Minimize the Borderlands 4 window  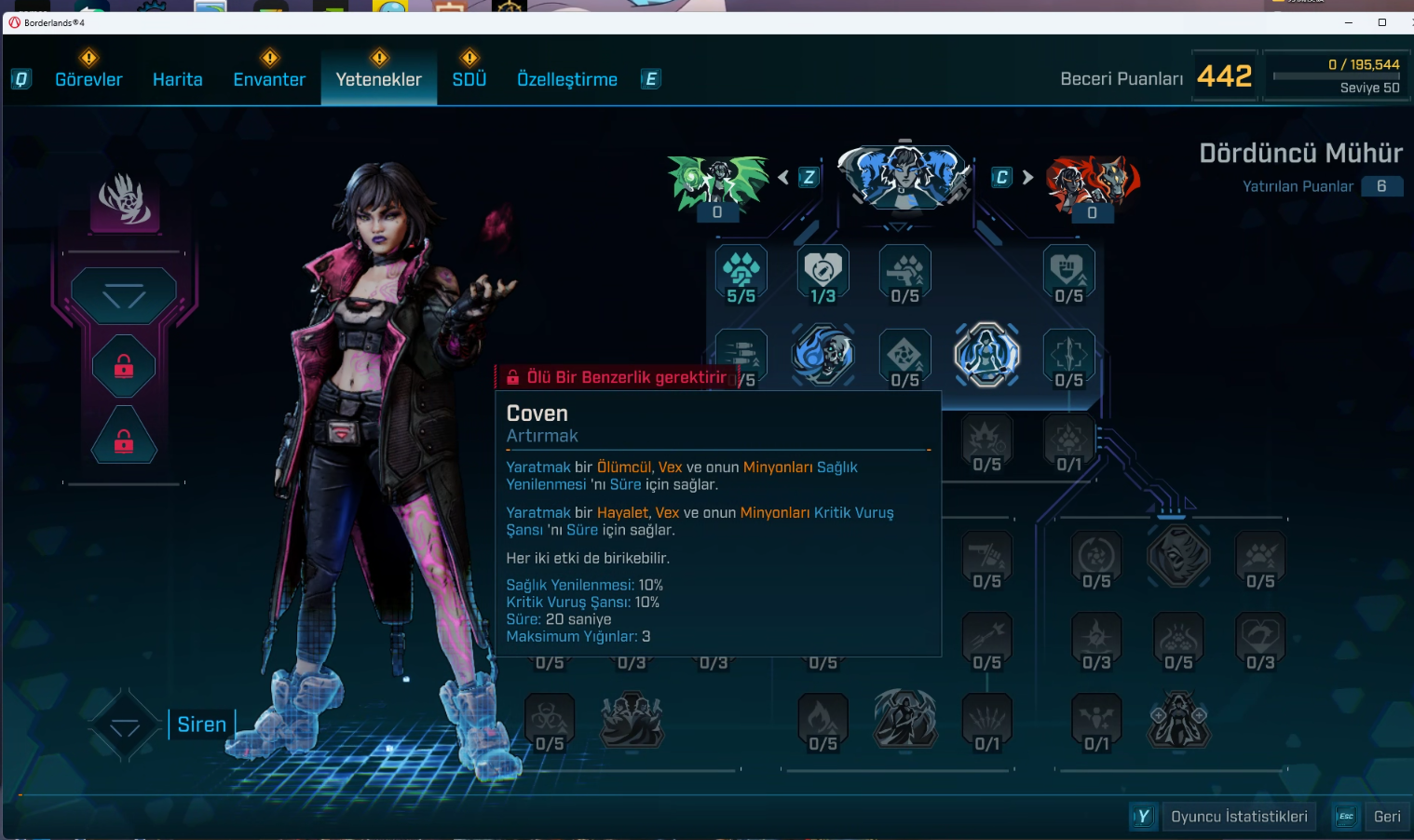(1349, 22)
